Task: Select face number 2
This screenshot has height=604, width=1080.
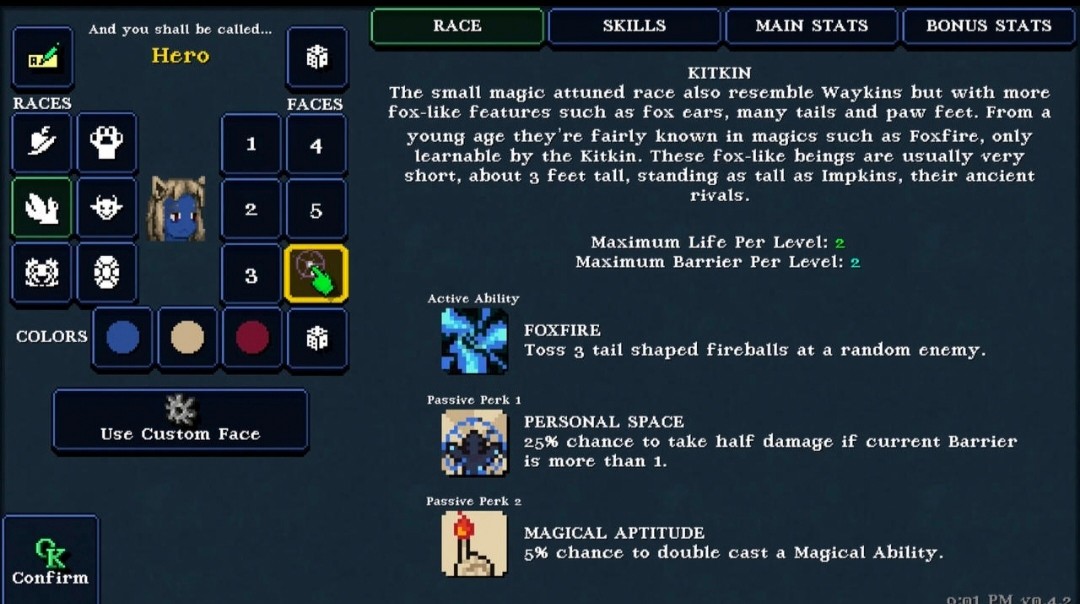Action: click(251, 209)
